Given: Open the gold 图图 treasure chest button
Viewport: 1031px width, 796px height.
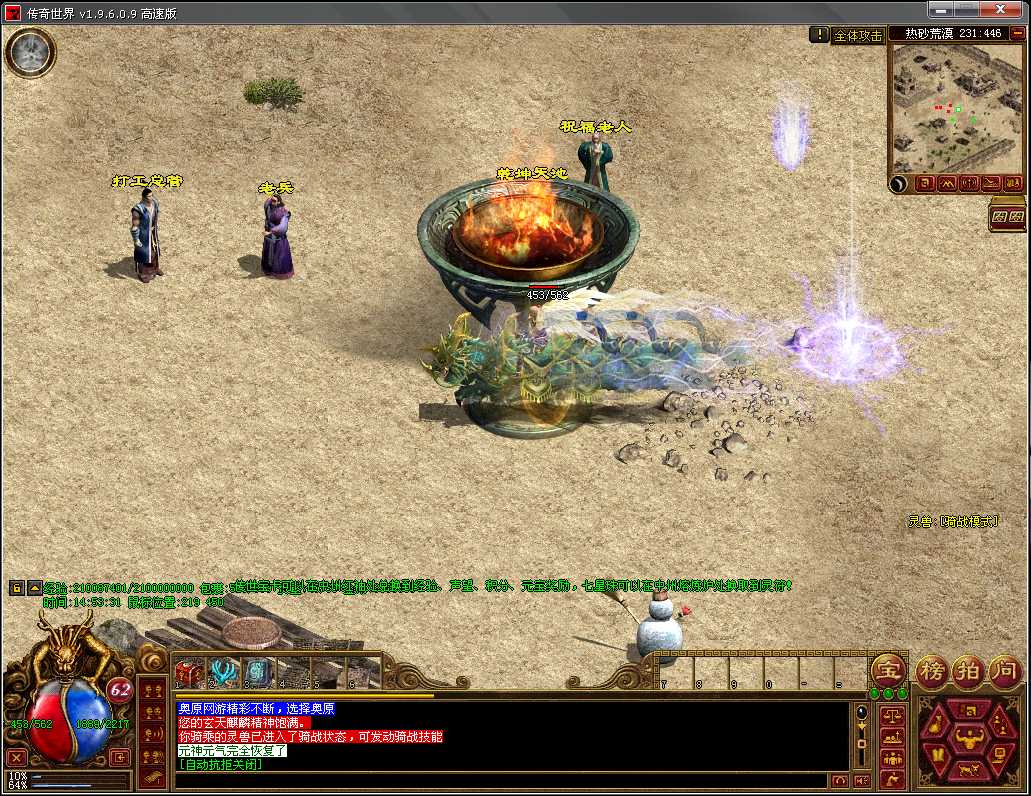Looking at the screenshot, I should click(x=1007, y=216).
